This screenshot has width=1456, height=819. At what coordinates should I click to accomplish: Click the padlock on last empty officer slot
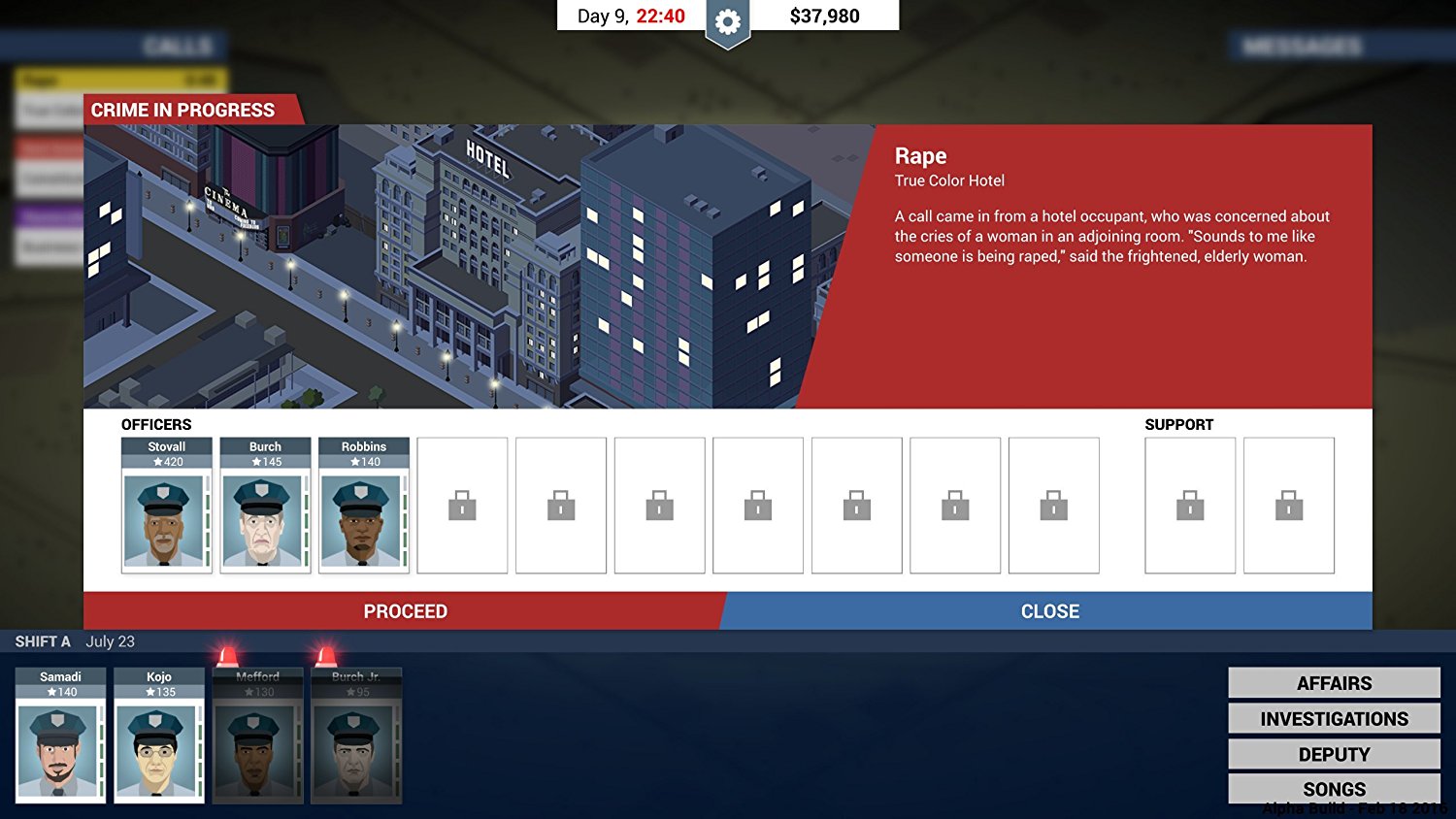[x=1054, y=506]
